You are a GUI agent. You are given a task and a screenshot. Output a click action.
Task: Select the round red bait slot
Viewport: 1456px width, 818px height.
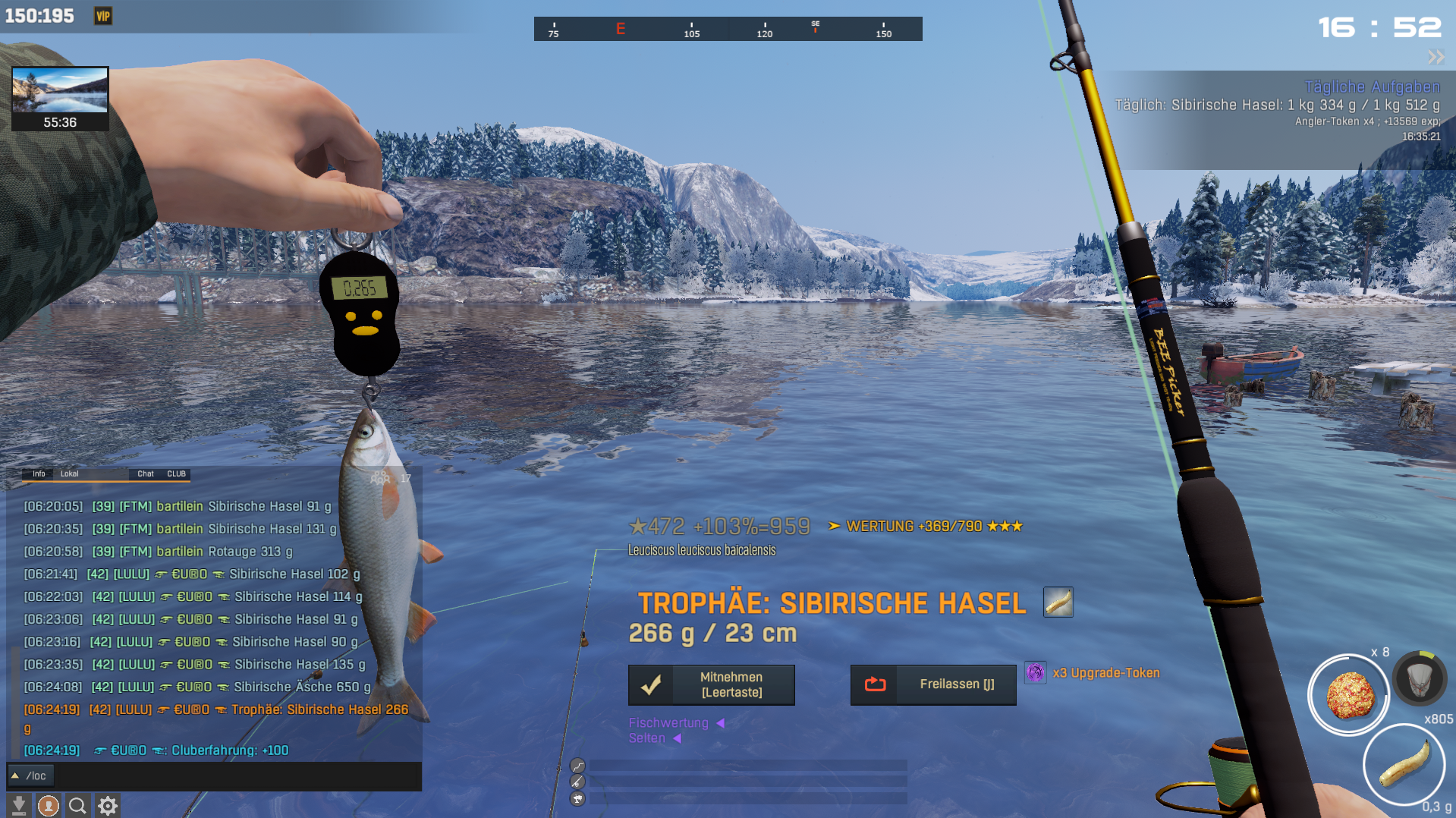[x=1349, y=694]
